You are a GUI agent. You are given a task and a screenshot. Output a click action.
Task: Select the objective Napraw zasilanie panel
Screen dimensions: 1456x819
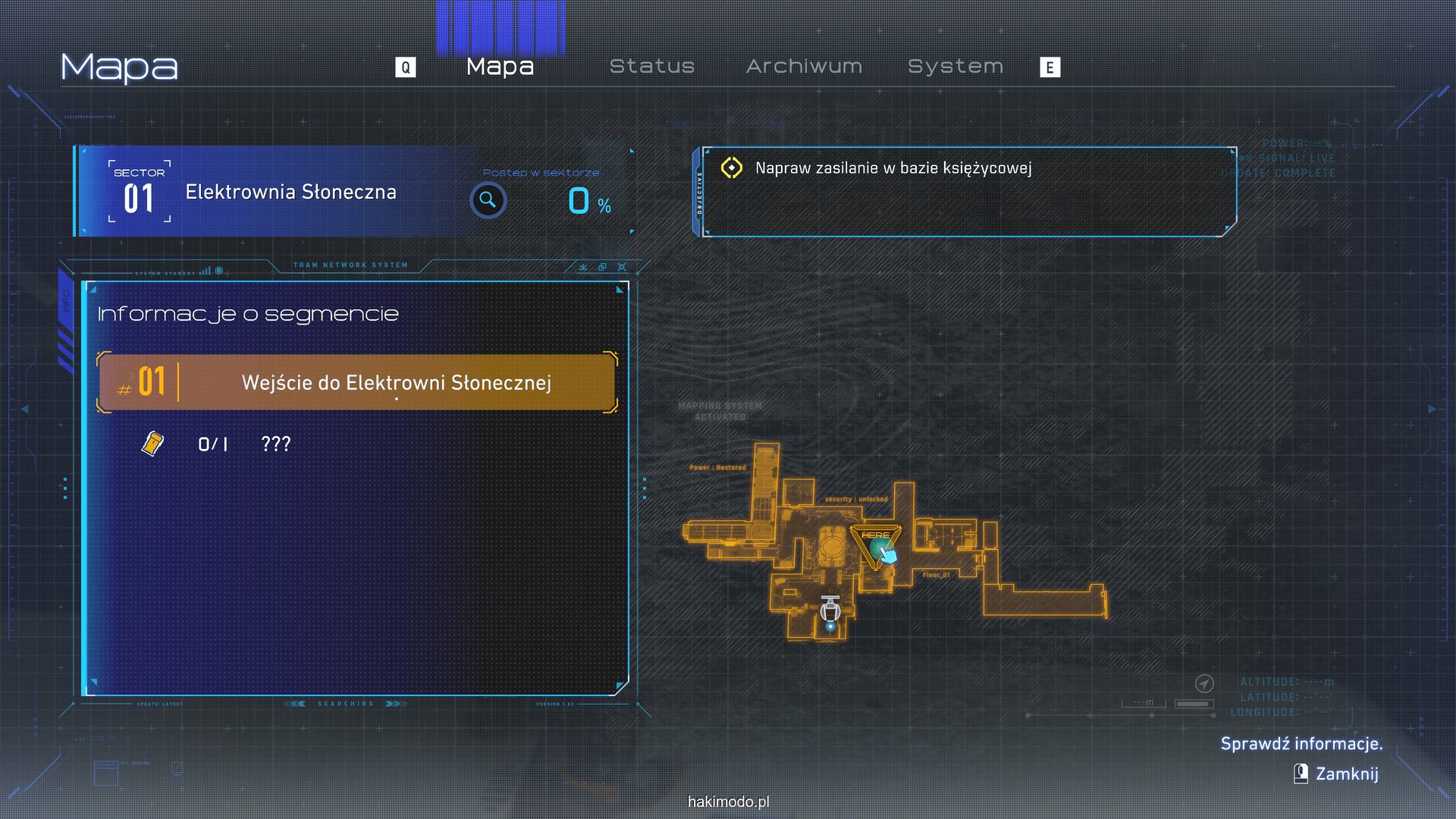[969, 192]
